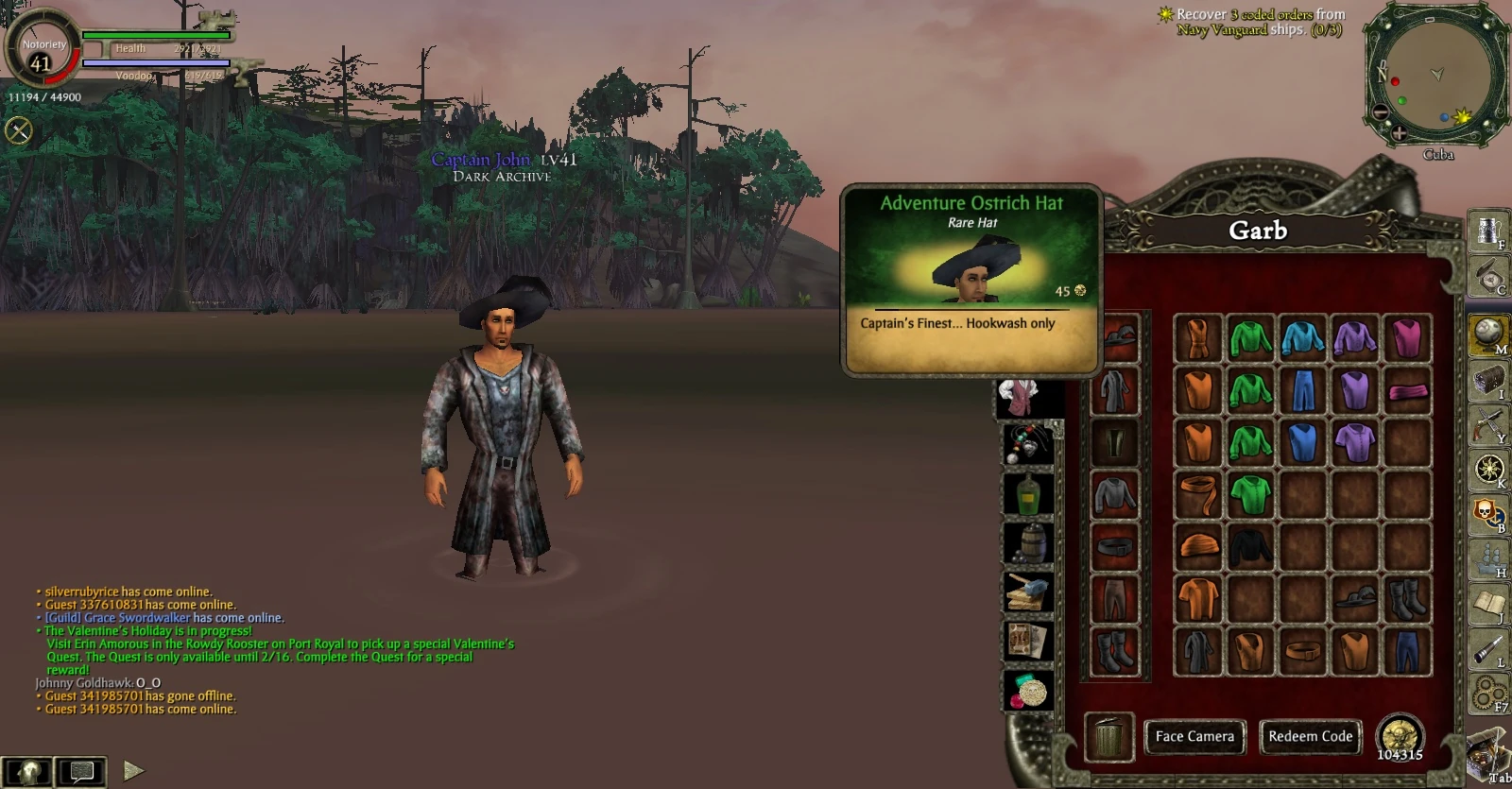Open the Redeem Code dialog
This screenshot has height=789, width=1512.
(x=1310, y=736)
